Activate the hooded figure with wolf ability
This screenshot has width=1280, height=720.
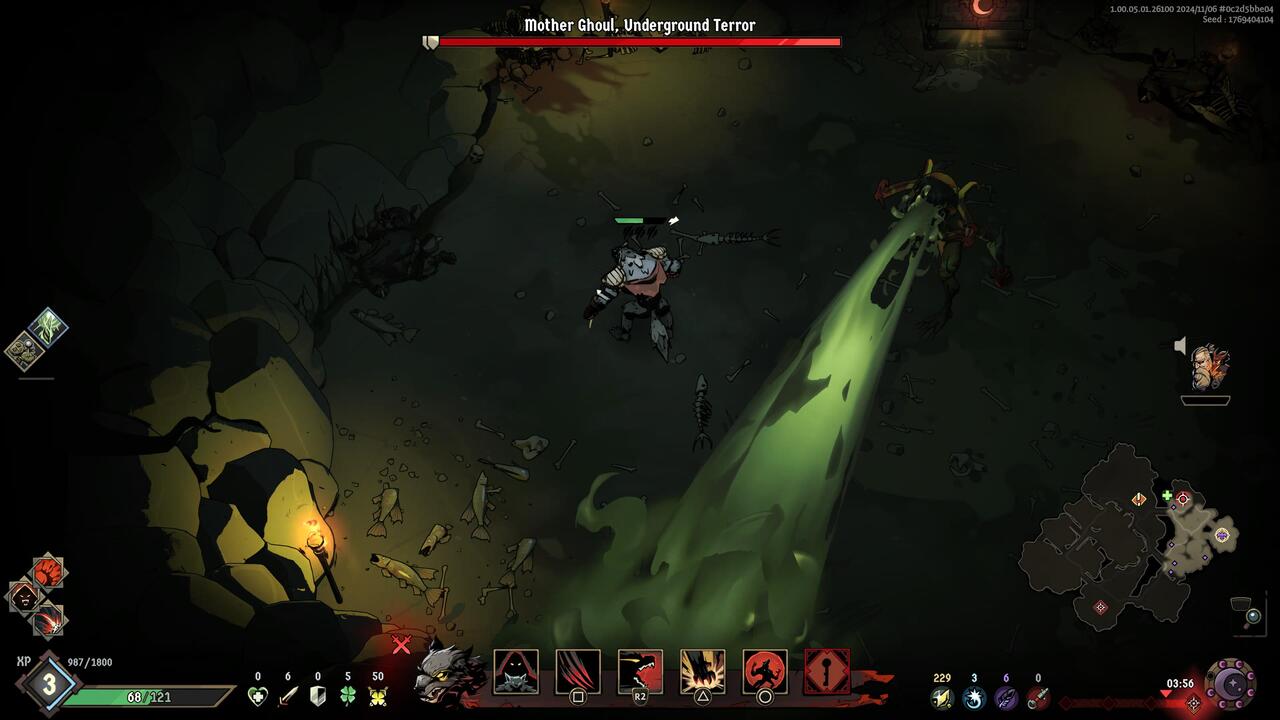[x=516, y=672]
